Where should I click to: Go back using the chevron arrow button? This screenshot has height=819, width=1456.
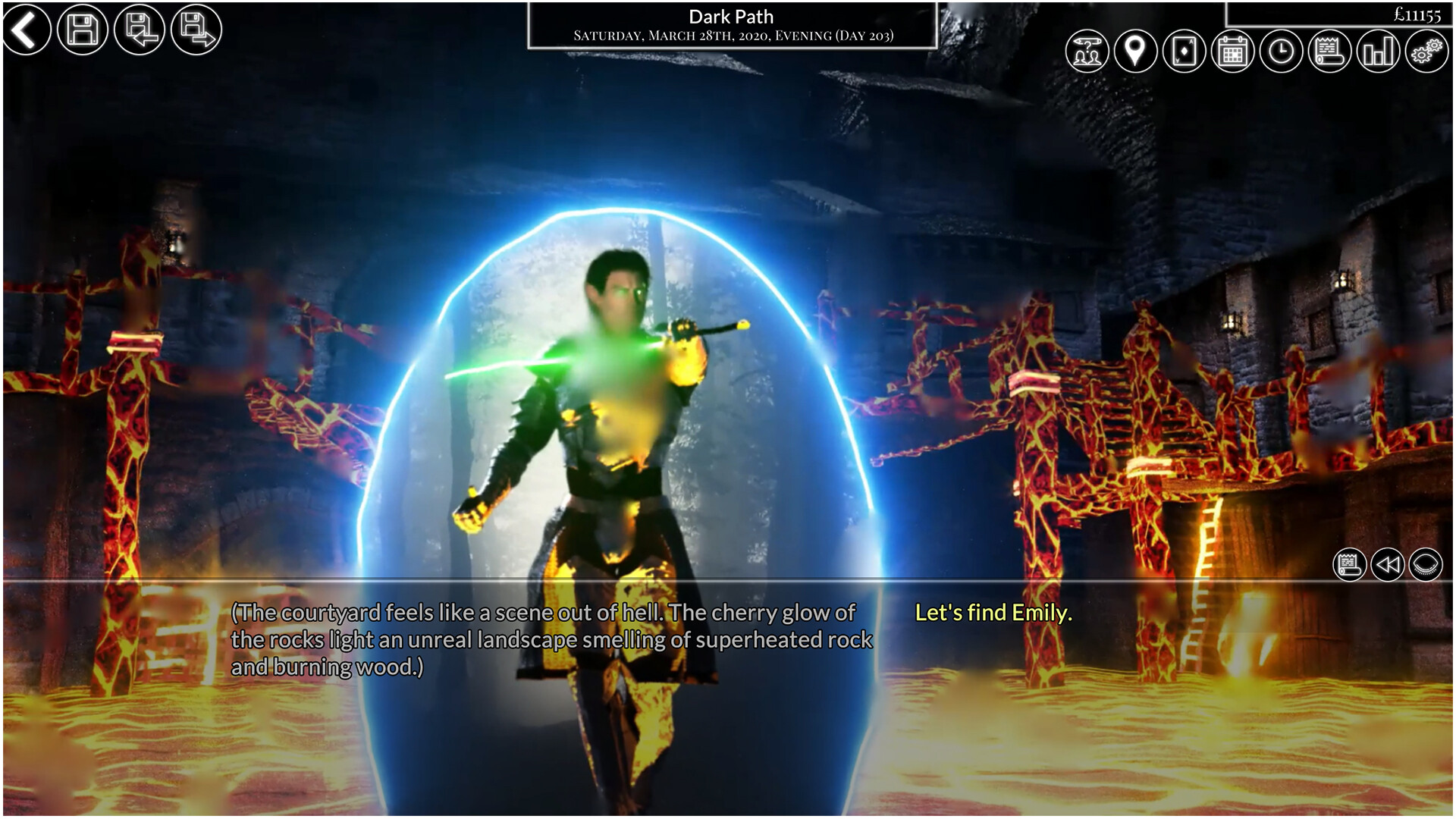[x=28, y=30]
